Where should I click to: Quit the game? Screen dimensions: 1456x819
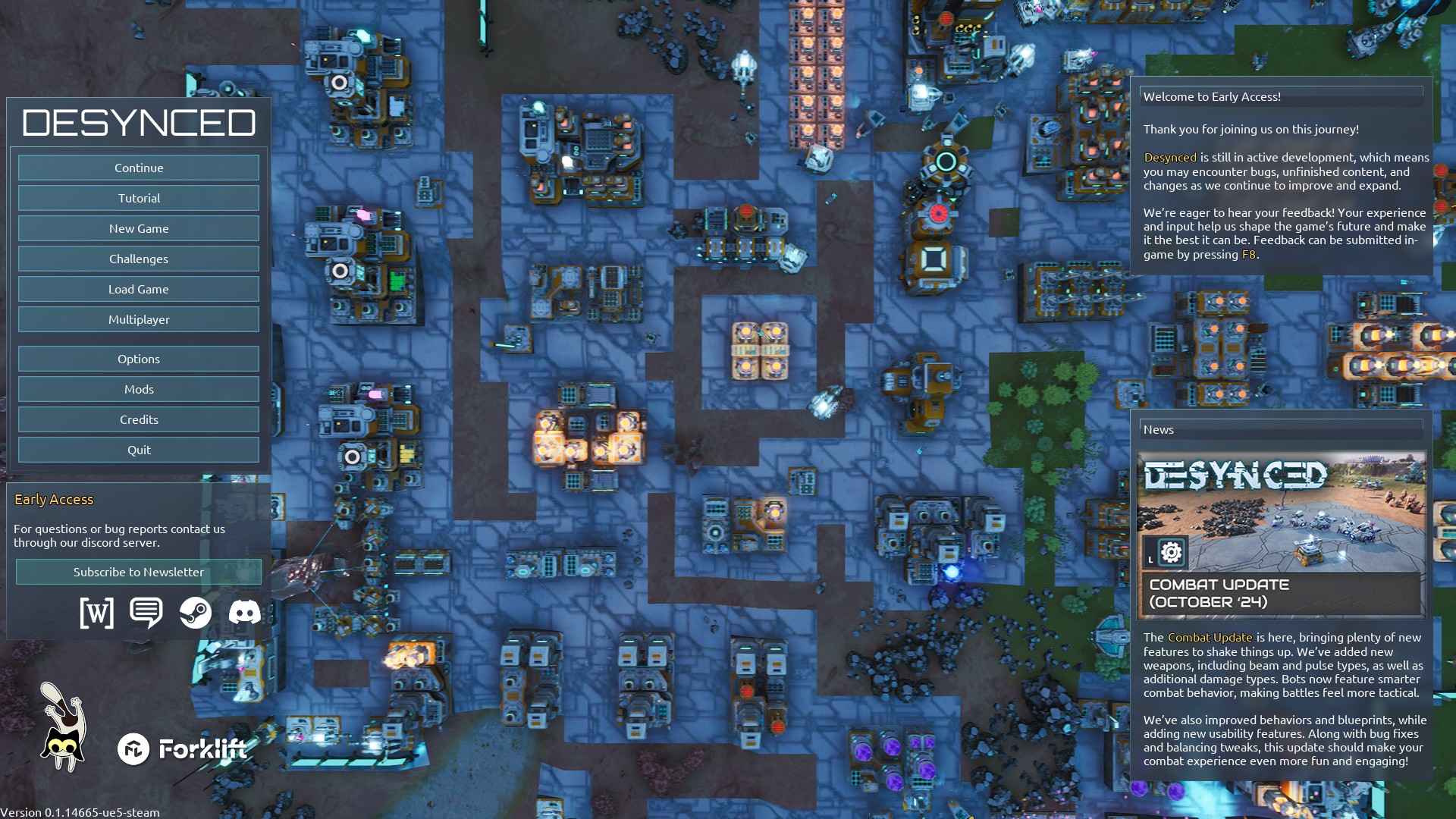pyautogui.click(x=139, y=450)
